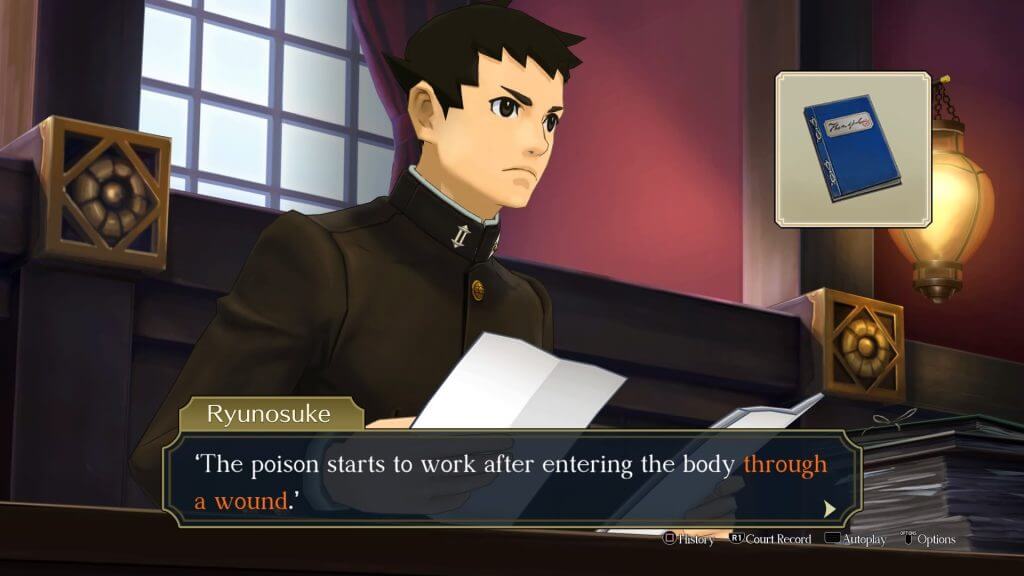
Task: Open the Court Record
Action: click(x=769, y=540)
